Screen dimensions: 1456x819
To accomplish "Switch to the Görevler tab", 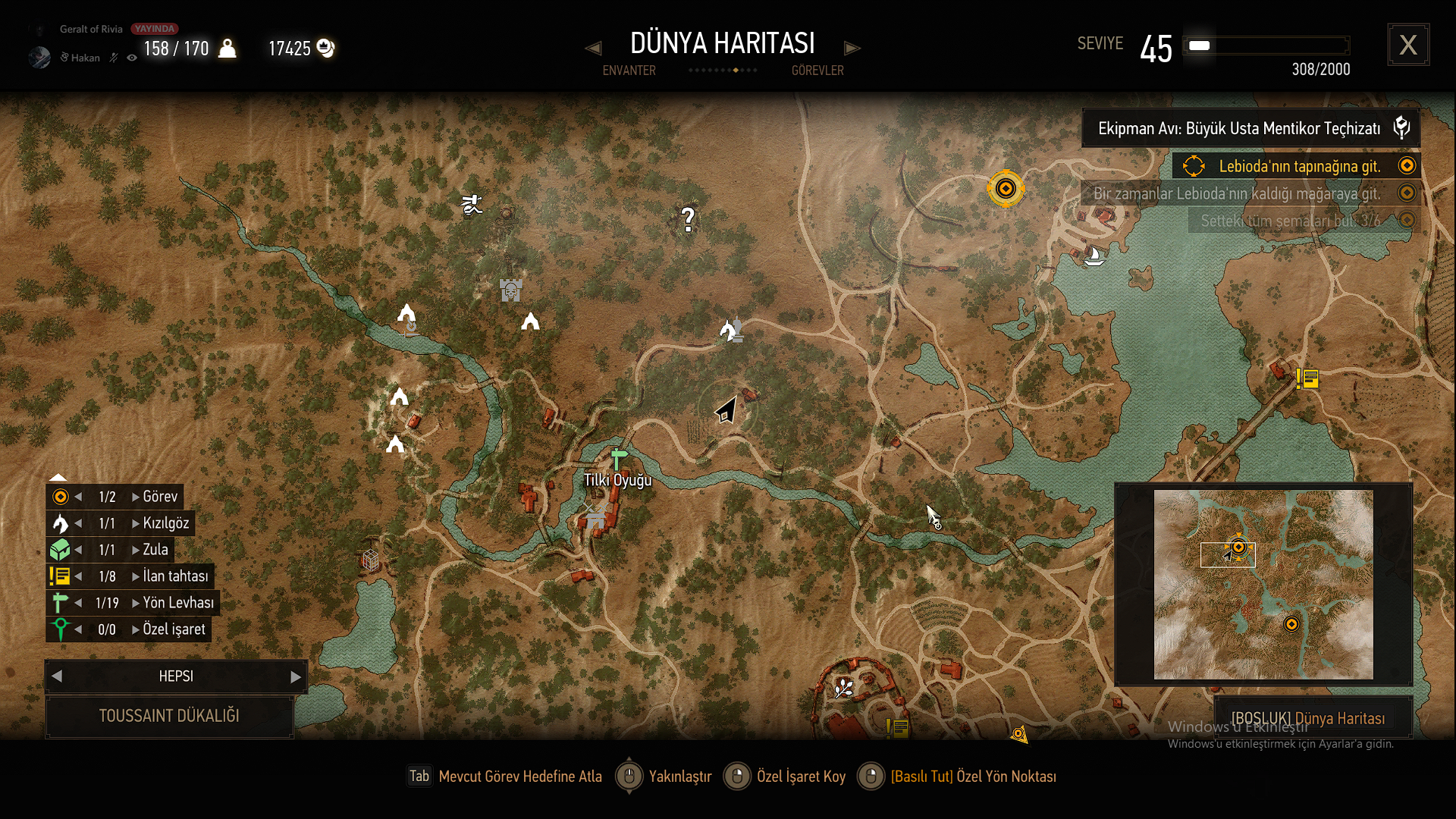I will pos(817,71).
